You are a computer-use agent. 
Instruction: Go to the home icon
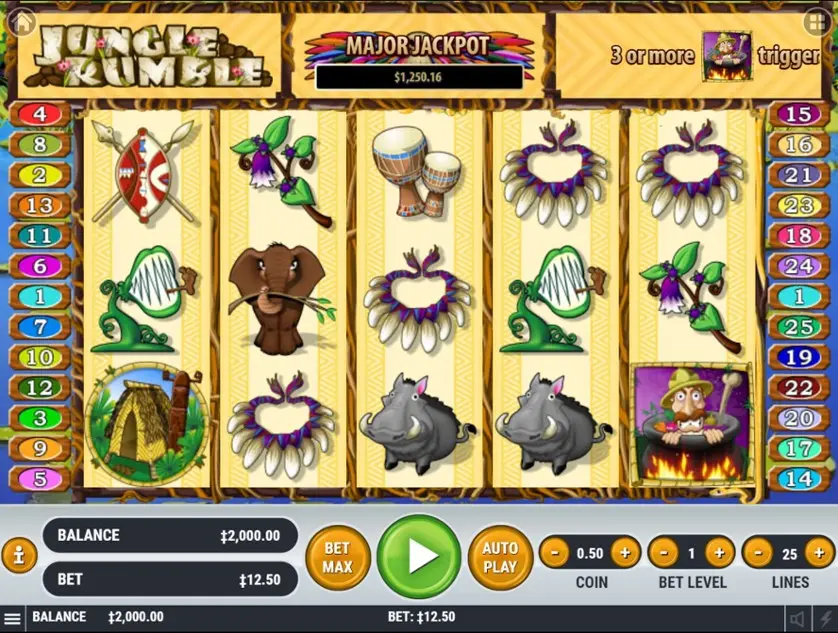(22, 22)
